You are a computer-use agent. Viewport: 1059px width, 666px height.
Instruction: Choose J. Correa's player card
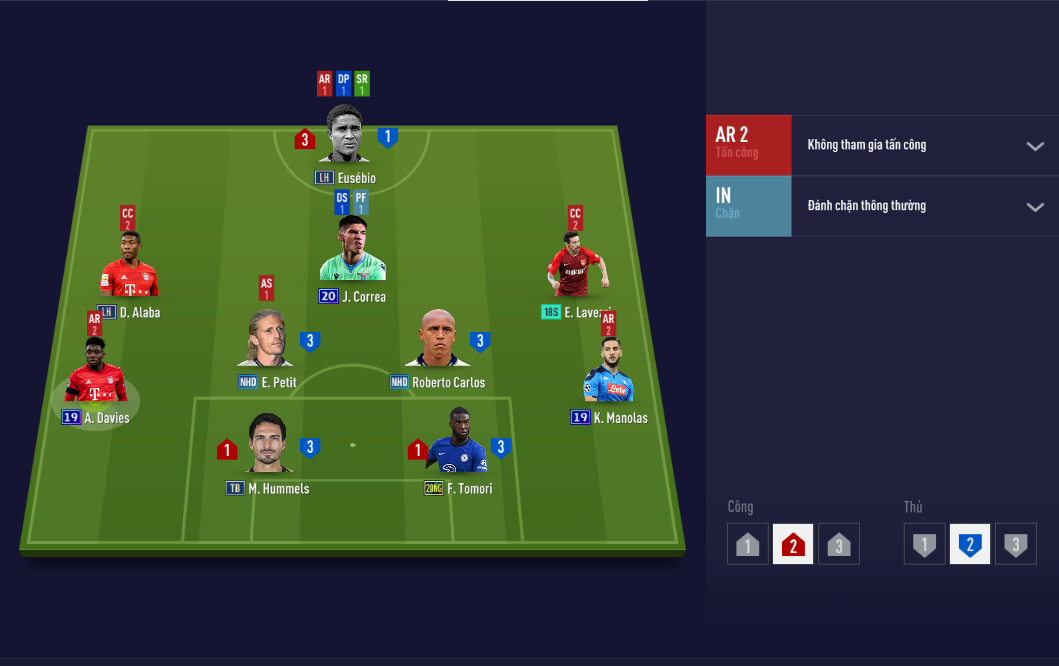click(x=353, y=250)
